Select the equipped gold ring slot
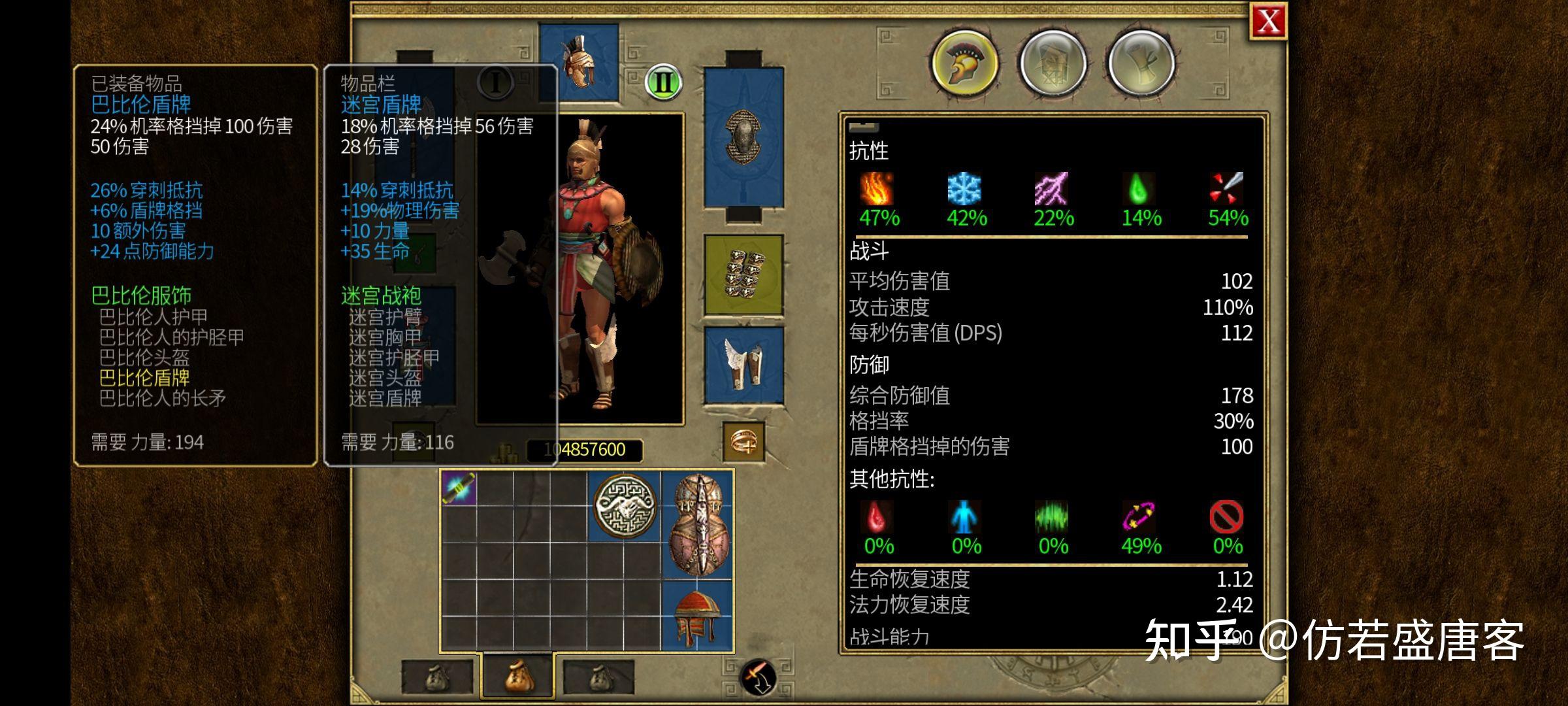Viewport: 1568px width, 706px height. 743,442
